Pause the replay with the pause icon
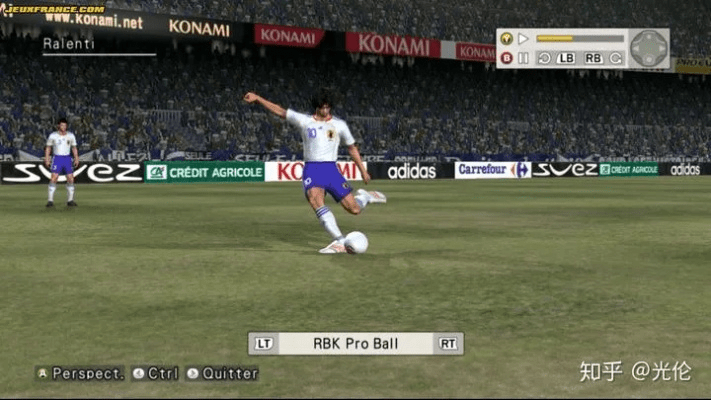Screen dimensions: 711x400 click(523, 58)
